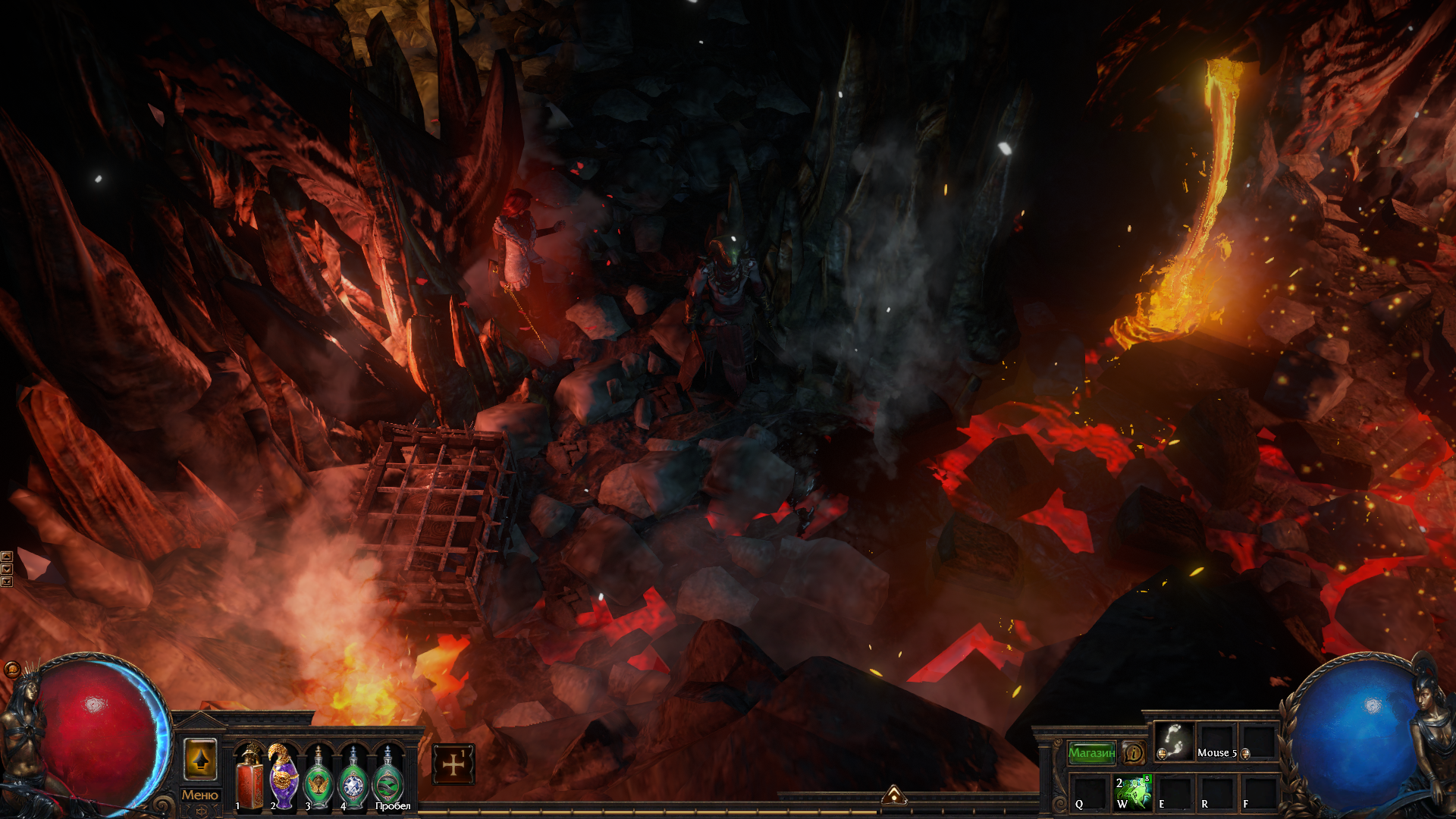Click the cross icon marked with 1
Image resolution: width=1456 pixels, height=819 pixels.
pyautogui.click(x=453, y=764)
